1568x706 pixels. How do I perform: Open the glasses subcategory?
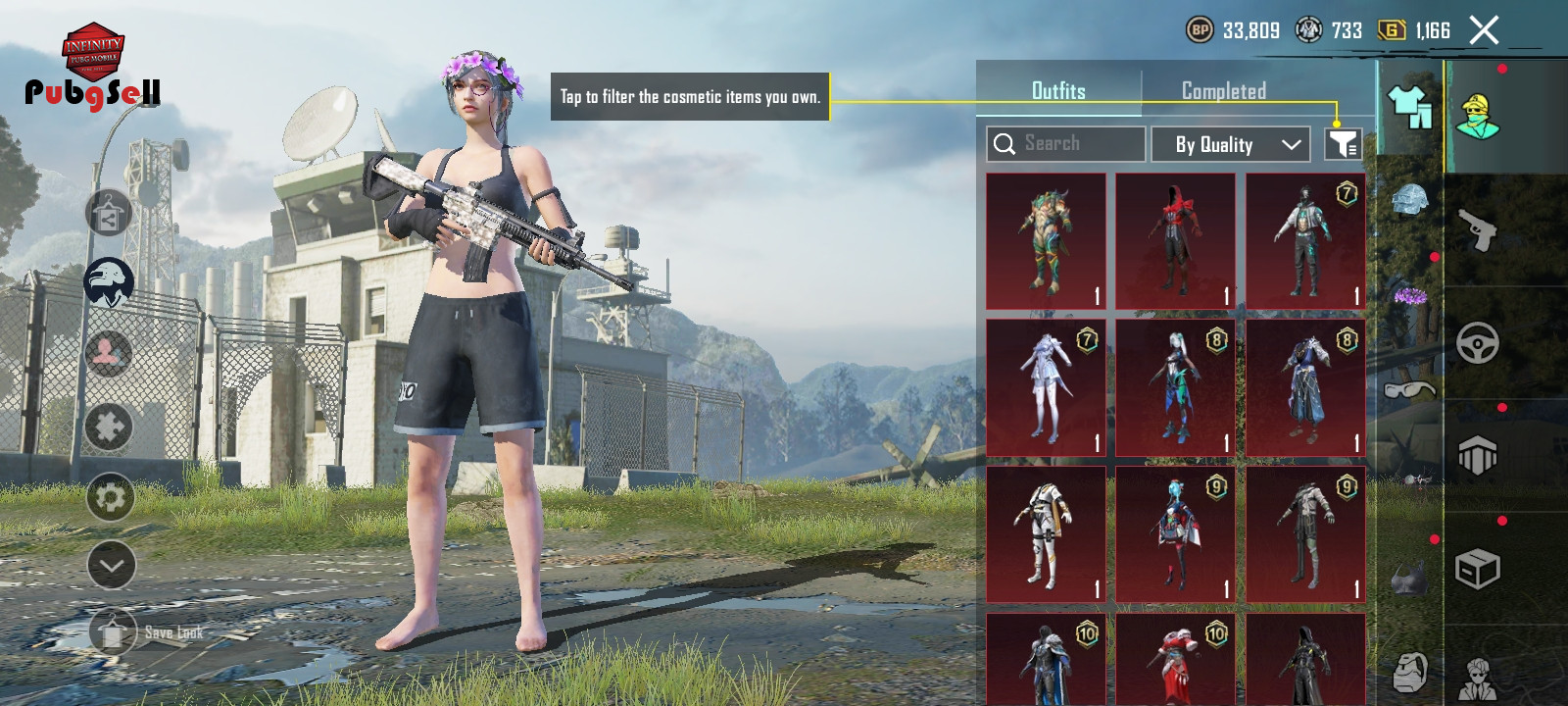(1410, 389)
